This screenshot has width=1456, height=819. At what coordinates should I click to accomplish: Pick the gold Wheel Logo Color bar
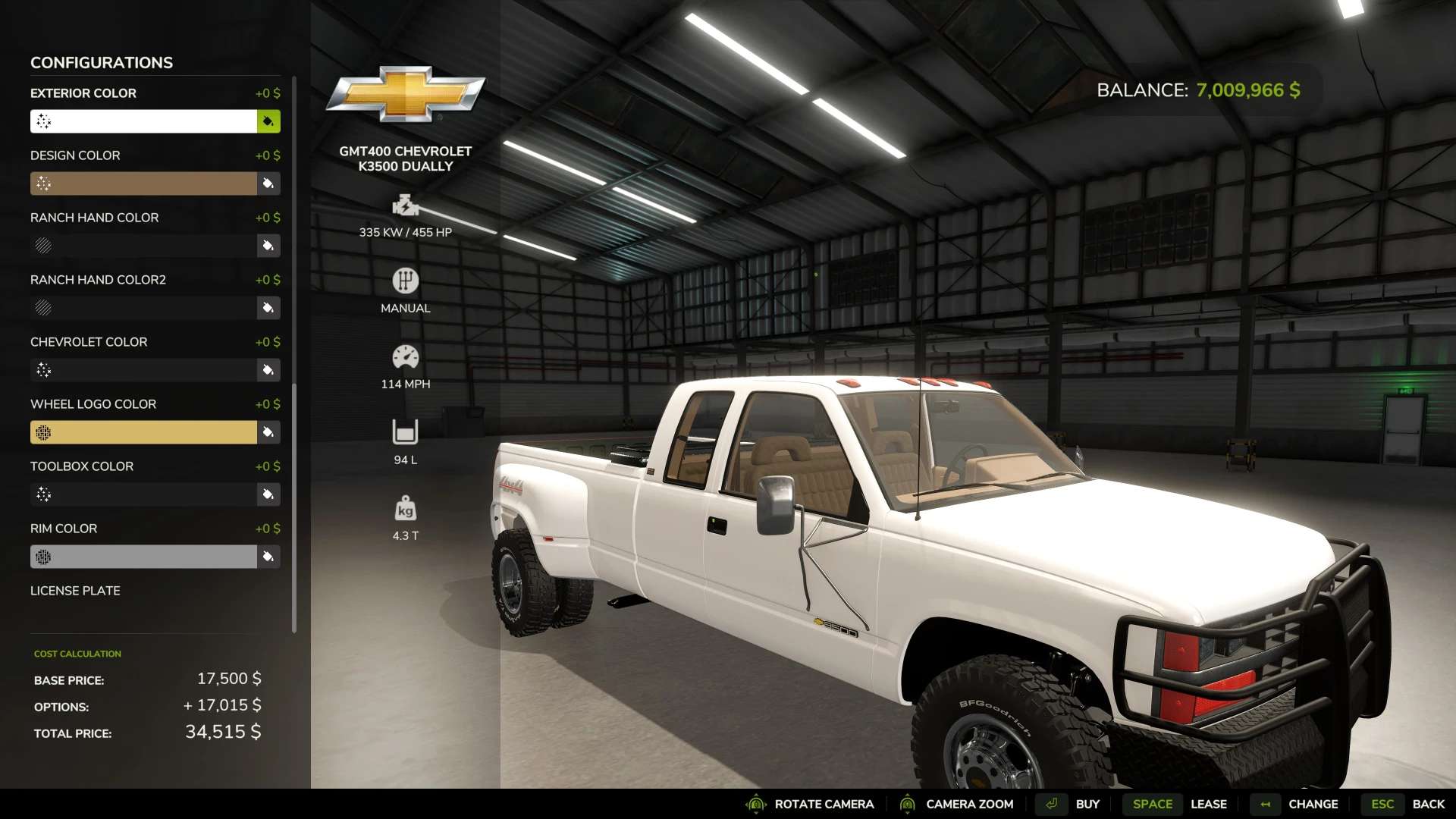(143, 432)
